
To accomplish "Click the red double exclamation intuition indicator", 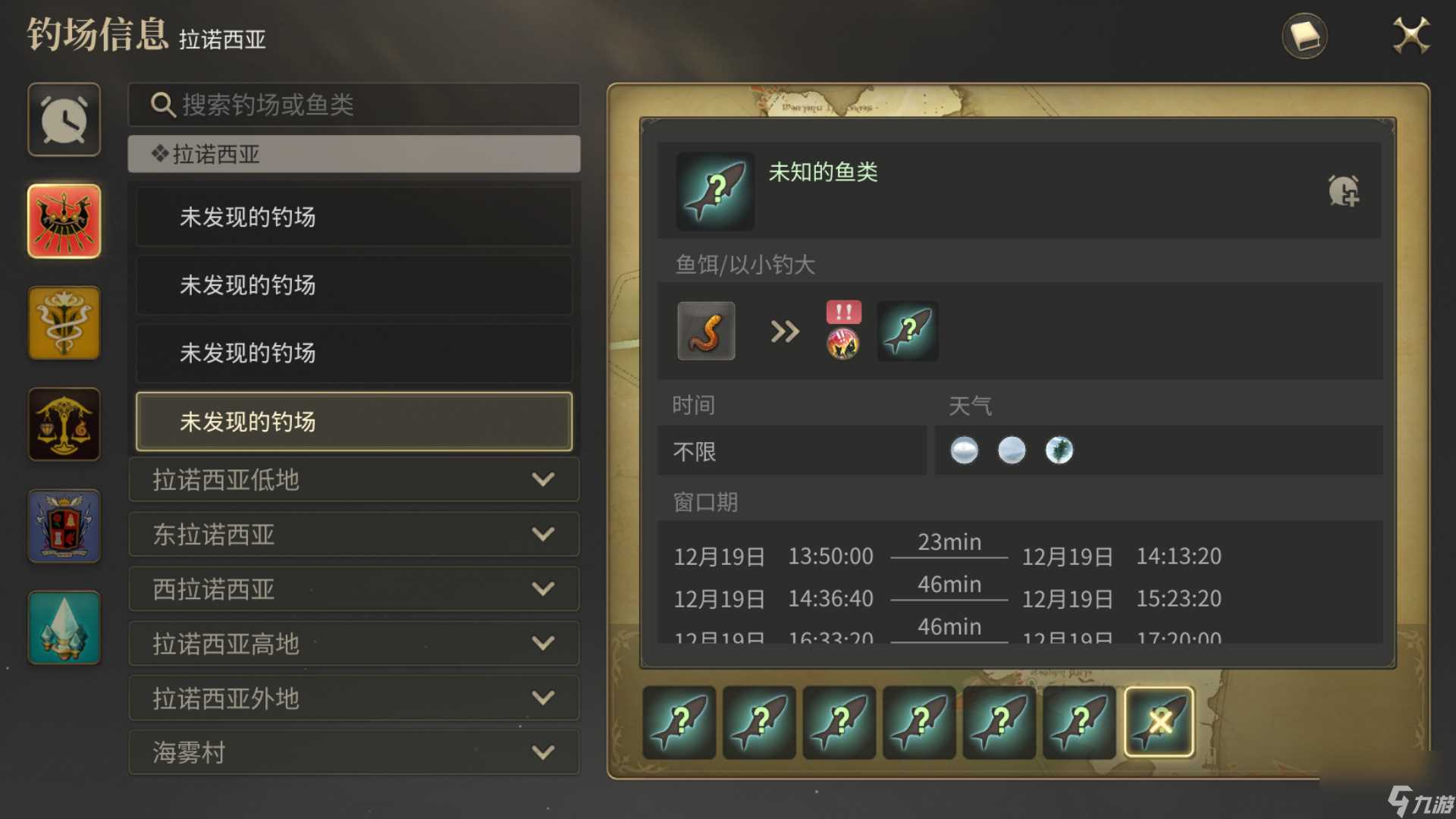I will pyautogui.click(x=843, y=312).
